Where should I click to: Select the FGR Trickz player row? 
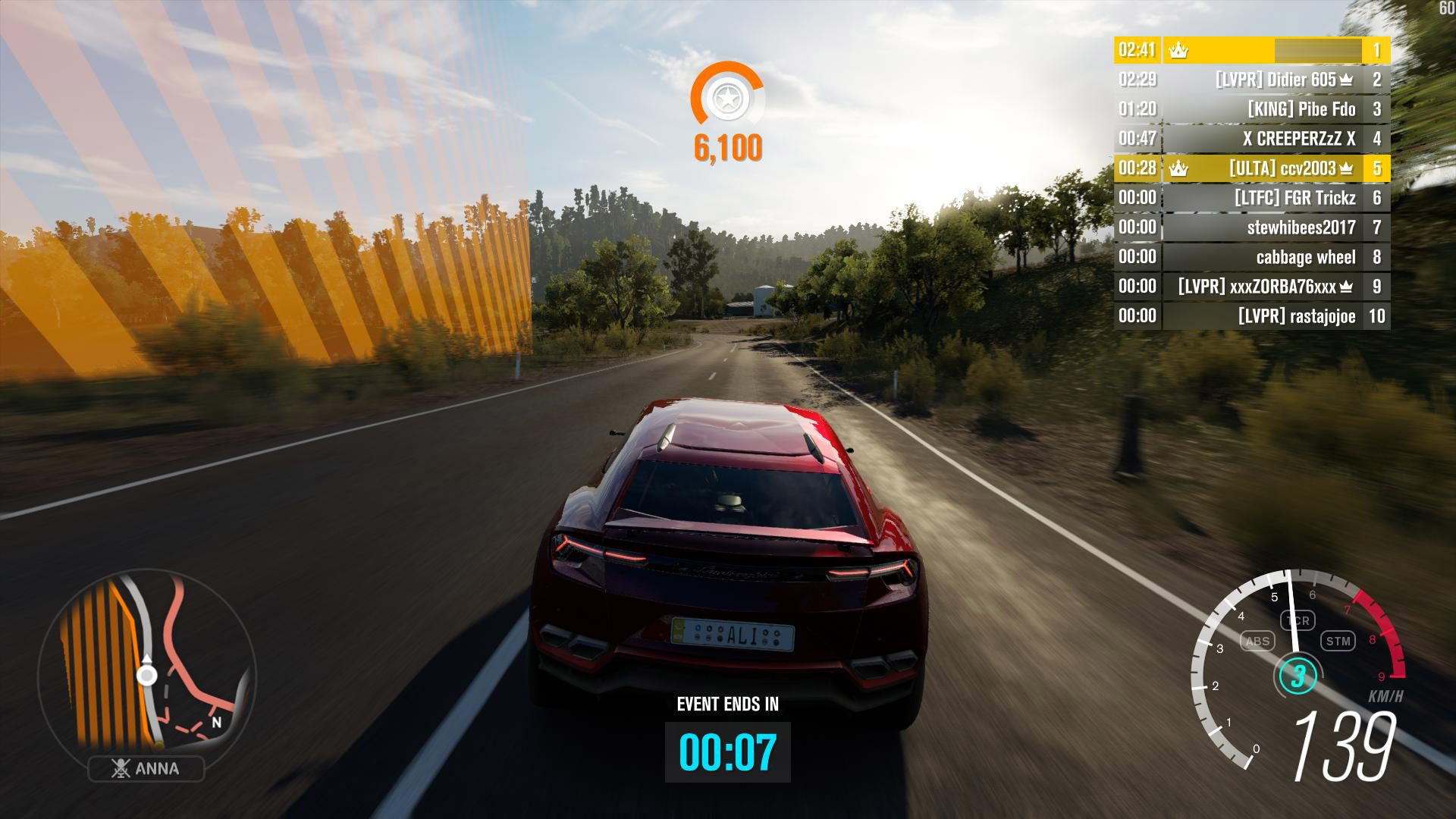coord(1251,198)
